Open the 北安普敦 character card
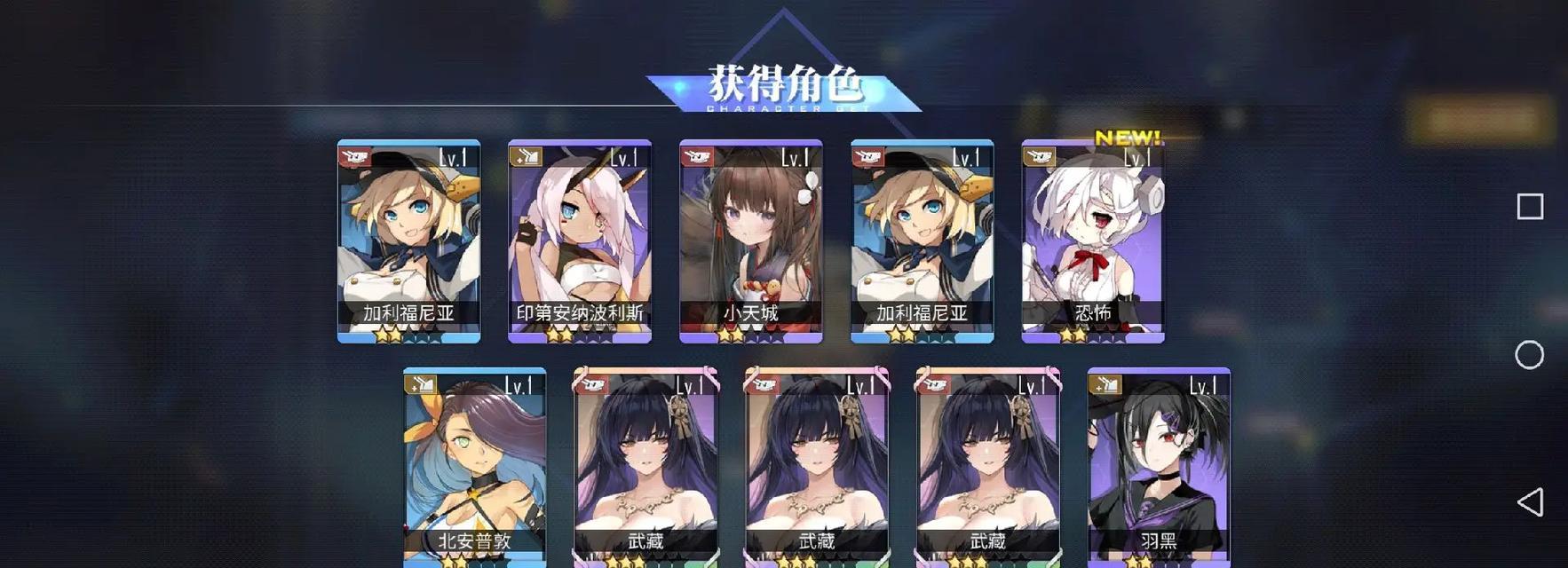The width and height of the screenshot is (1568, 568). click(x=475, y=466)
